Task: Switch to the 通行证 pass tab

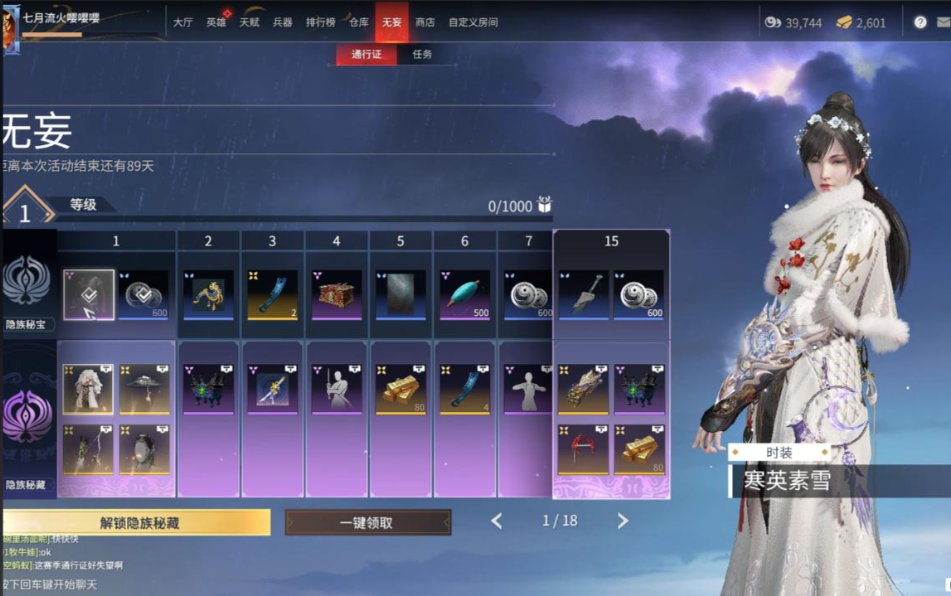Action: click(366, 54)
